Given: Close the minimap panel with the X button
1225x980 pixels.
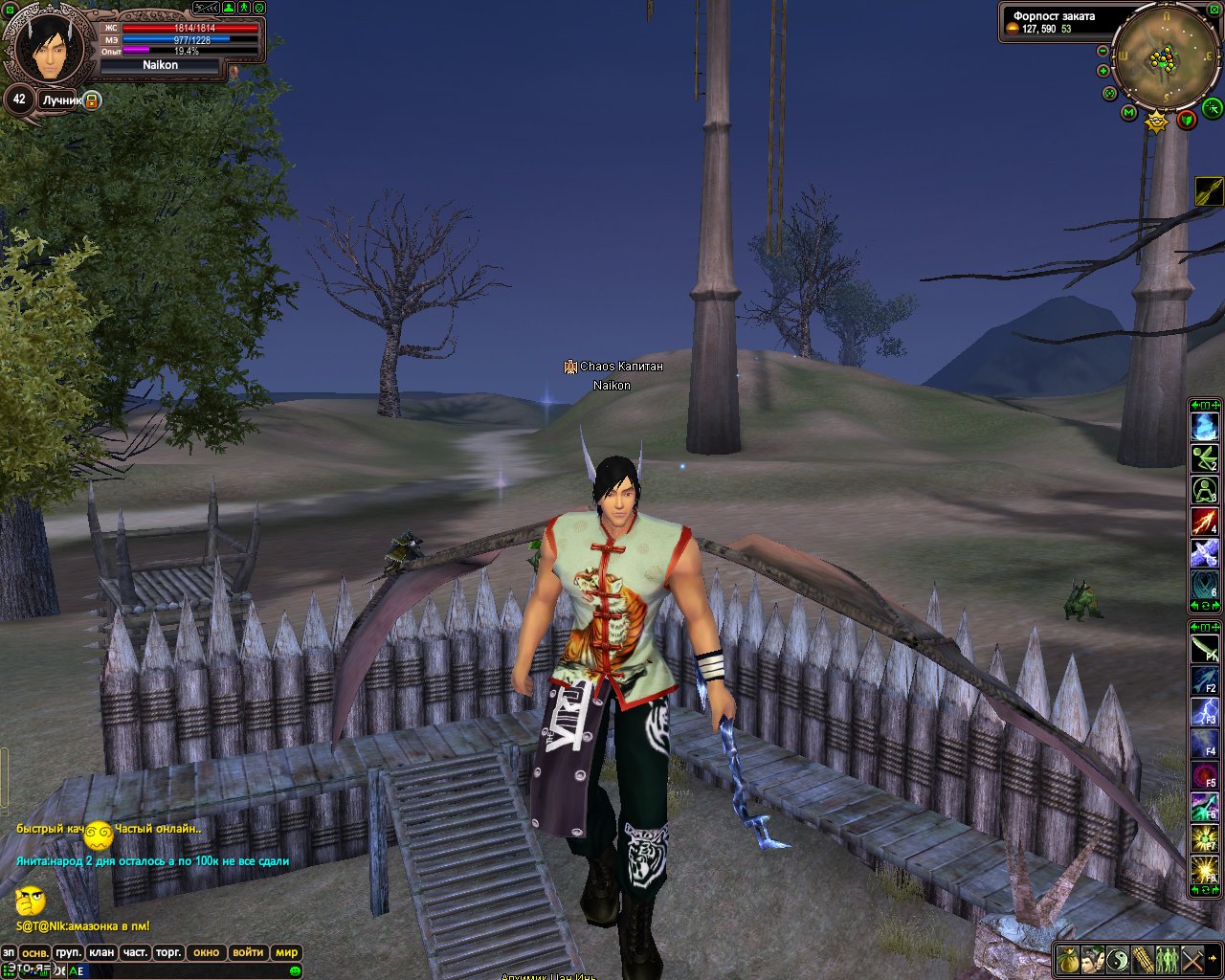Looking at the screenshot, I should pos(1216,8).
